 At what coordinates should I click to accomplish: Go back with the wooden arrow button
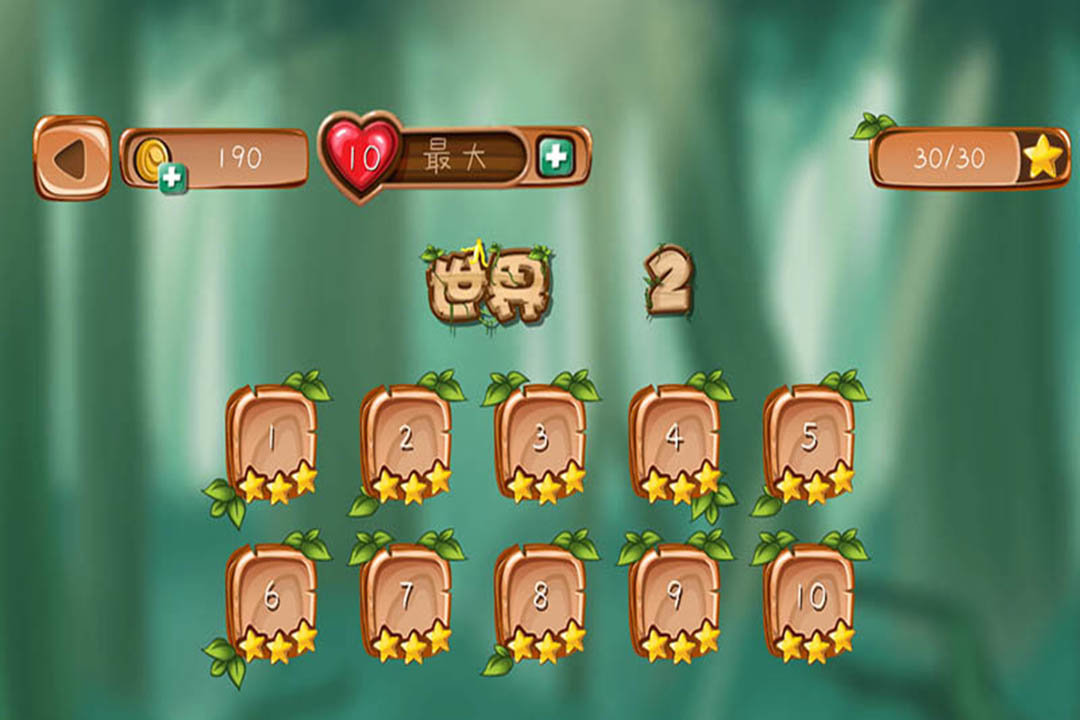[x=72, y=158]
